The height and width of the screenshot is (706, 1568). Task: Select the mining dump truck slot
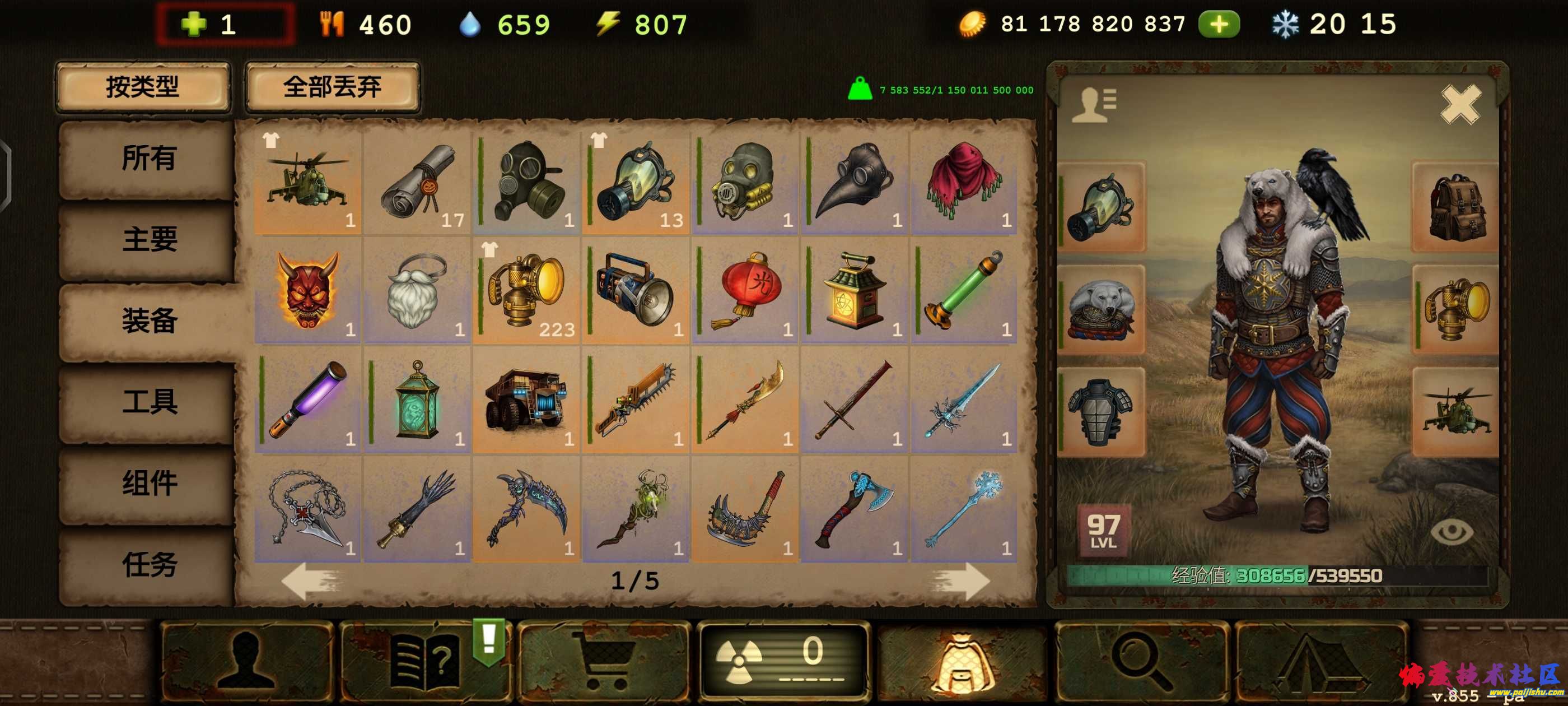[x=526, y=400]
